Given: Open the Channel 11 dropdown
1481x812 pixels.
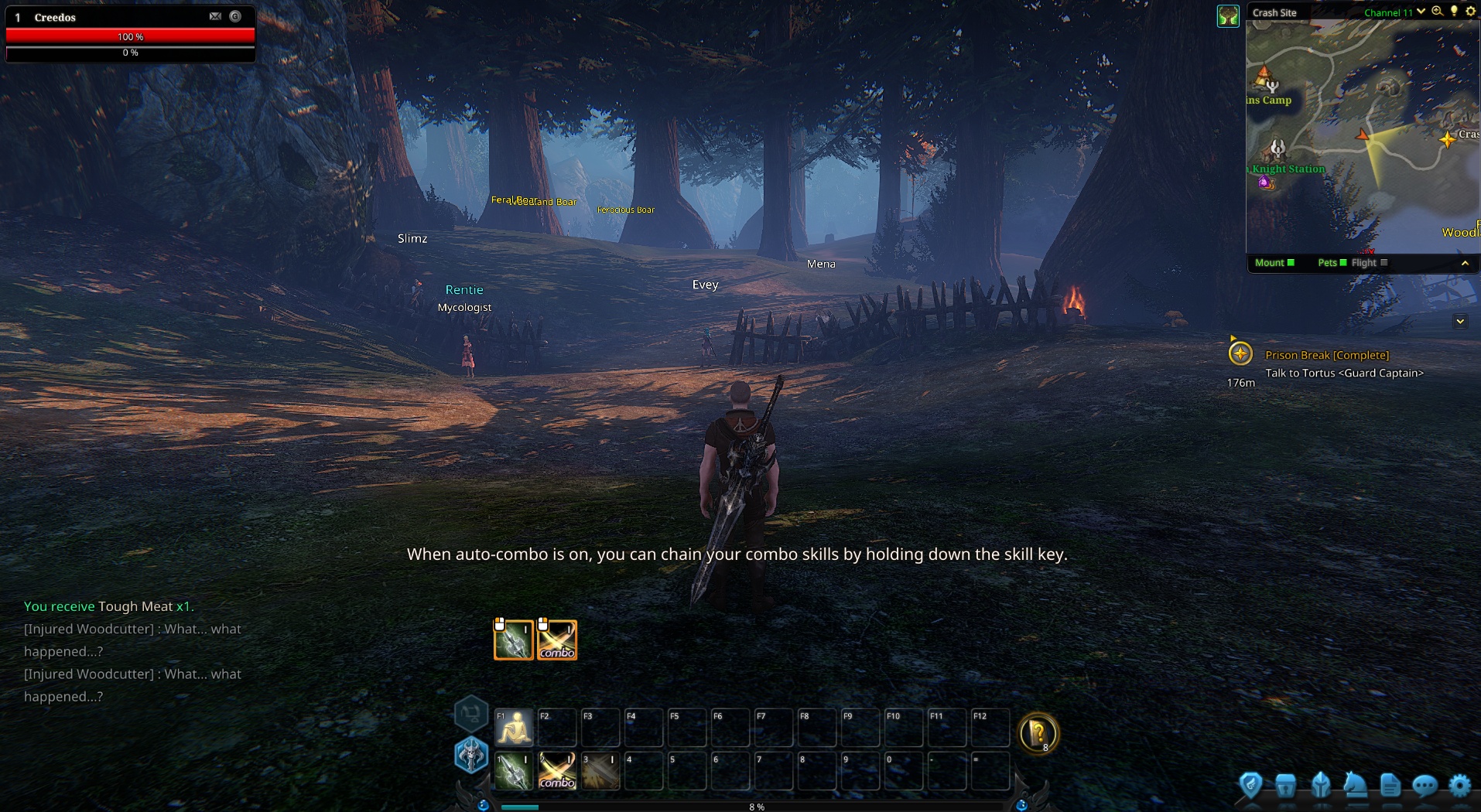Looking at the screenshot, I should tap(1421, 12).
